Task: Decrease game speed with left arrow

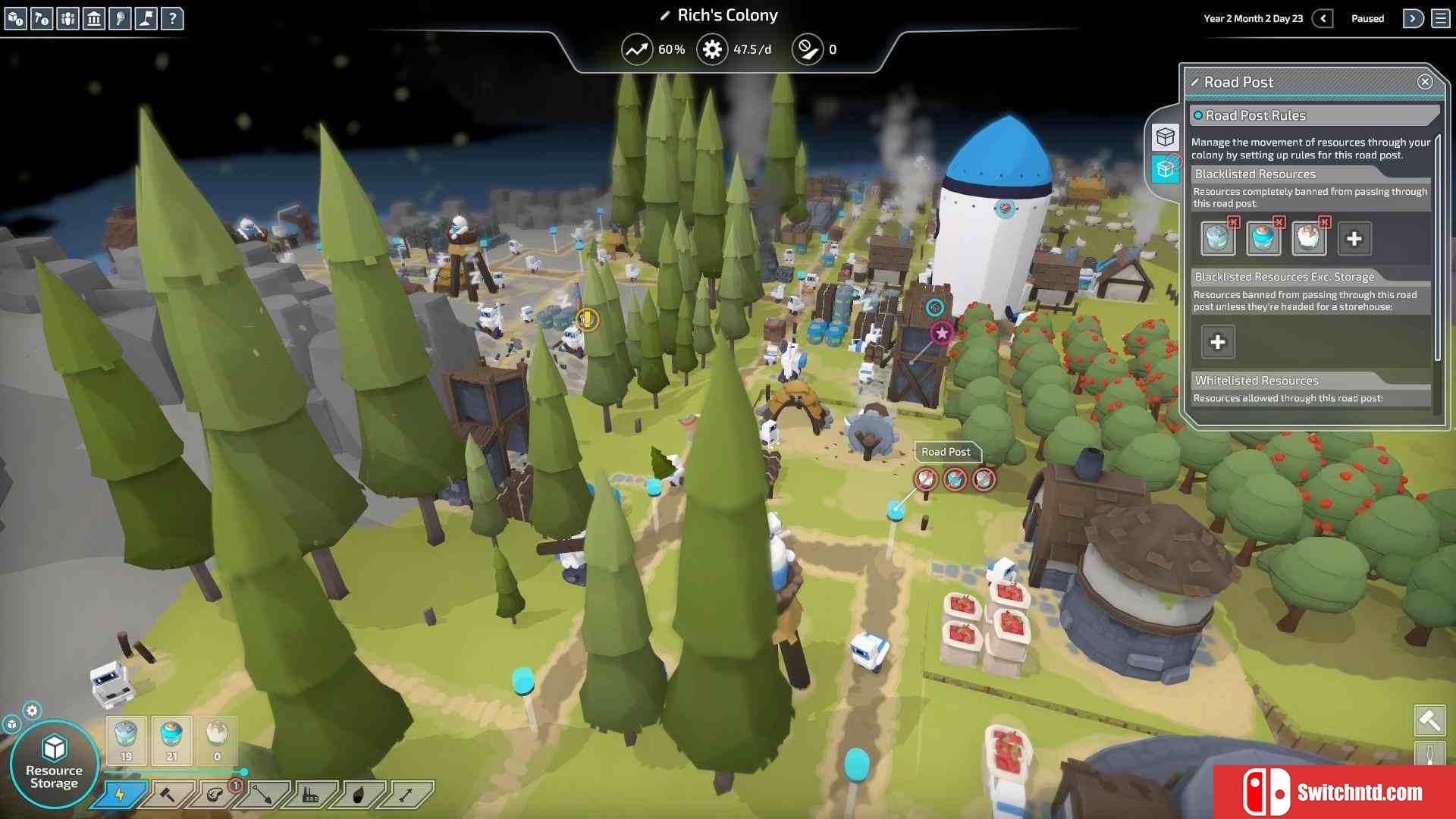Action: coord(1323,18)
